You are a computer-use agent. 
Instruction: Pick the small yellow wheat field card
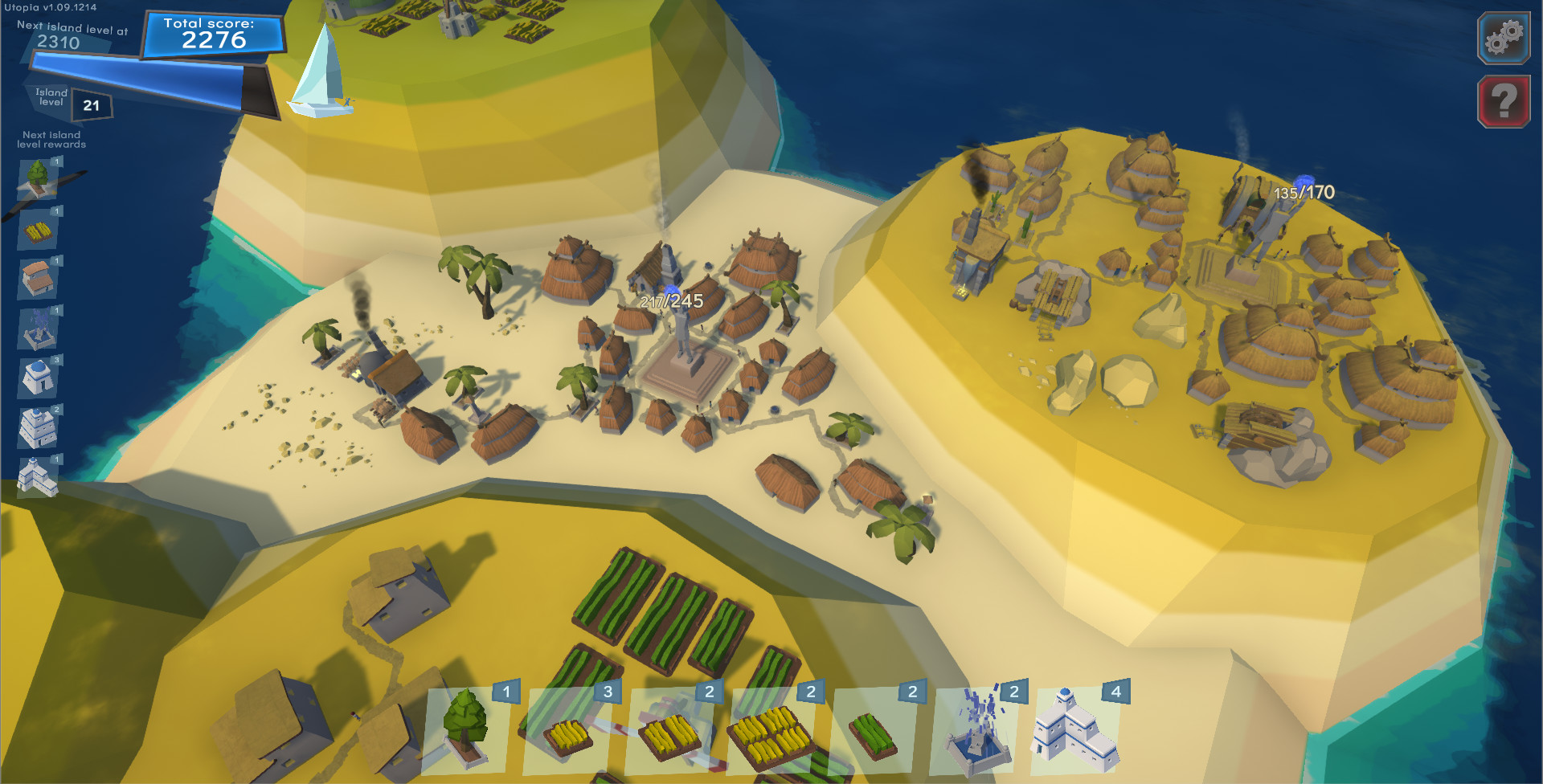(571, 735)
